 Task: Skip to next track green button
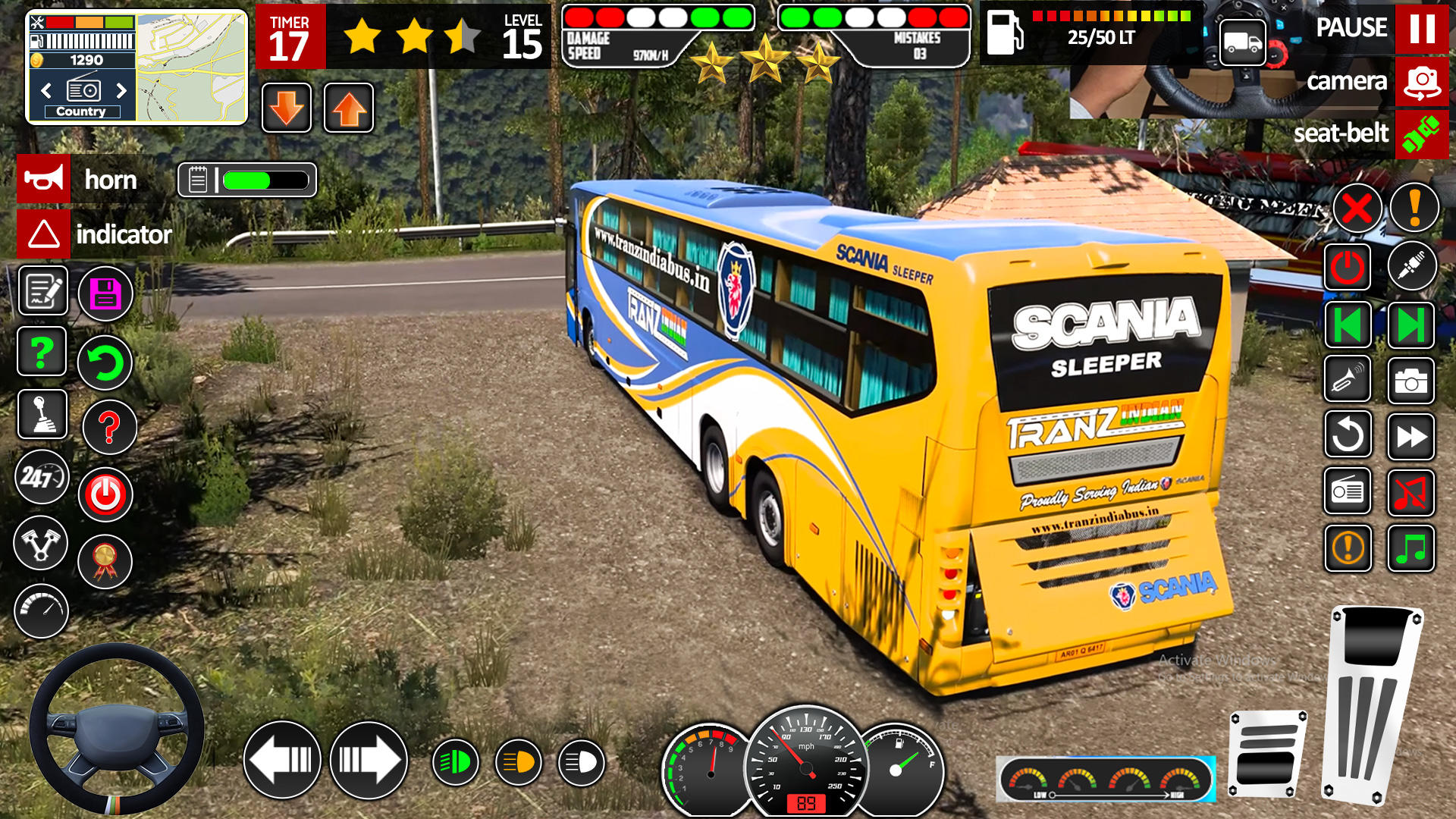point(1410,325)
